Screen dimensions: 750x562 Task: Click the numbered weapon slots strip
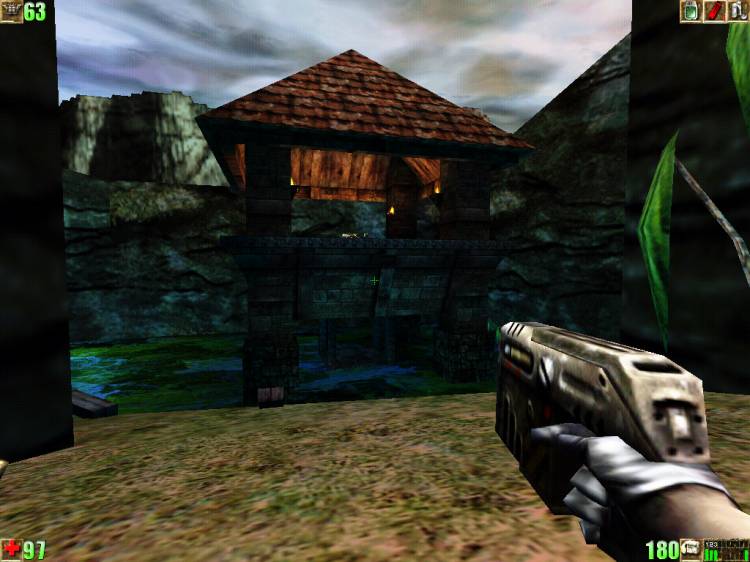tap(726, 549)
